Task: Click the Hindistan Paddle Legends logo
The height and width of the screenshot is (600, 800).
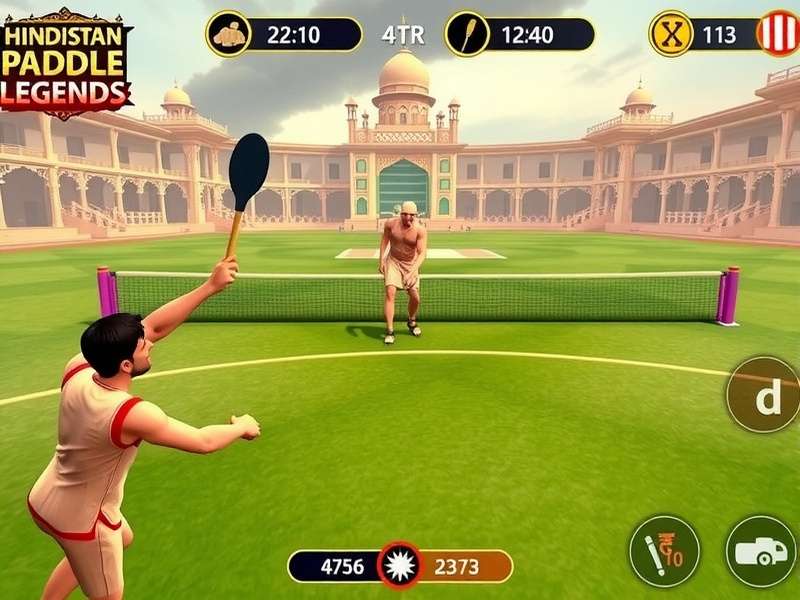Action: tap(66, 62)
